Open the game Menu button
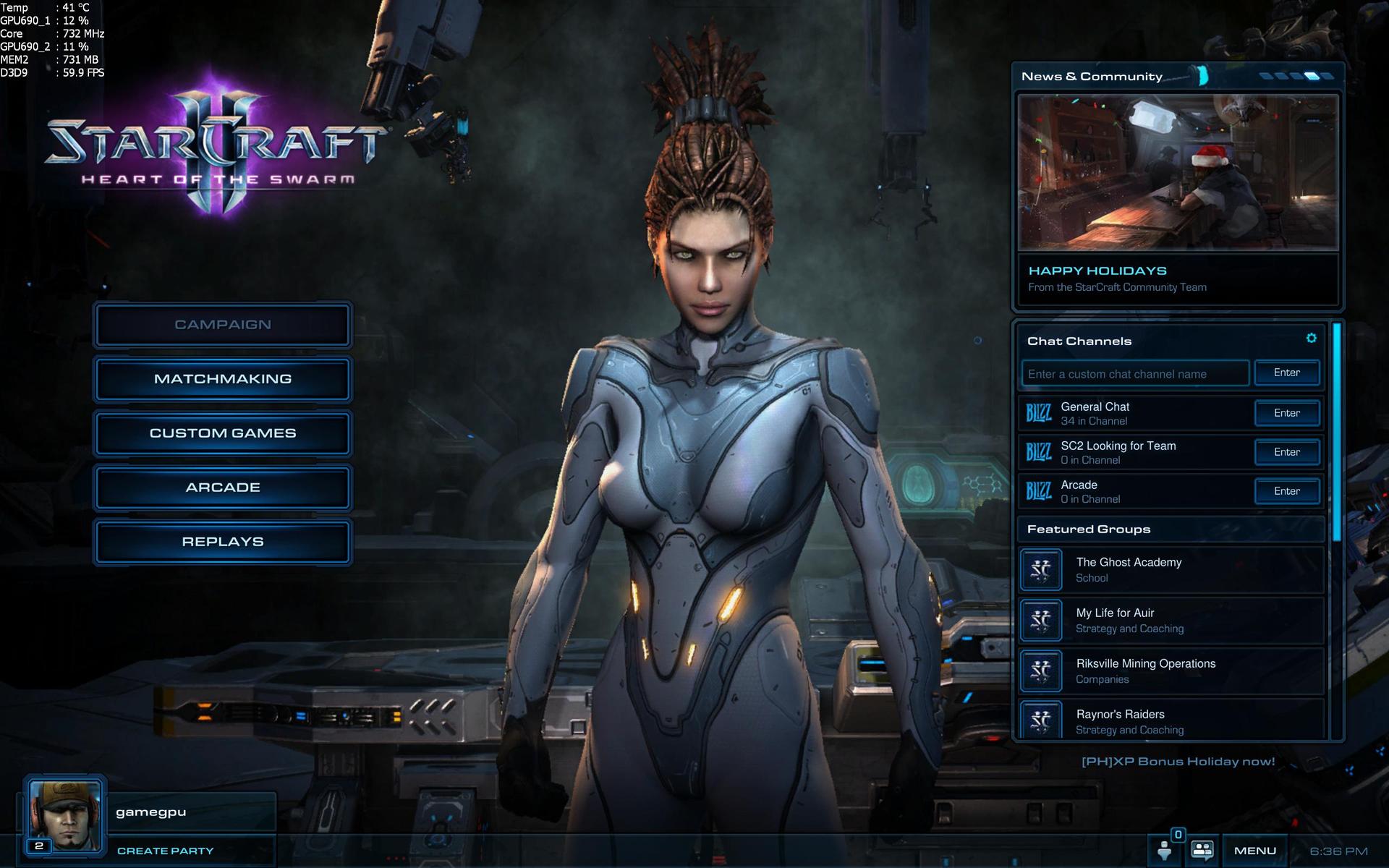 point(1254,851)
